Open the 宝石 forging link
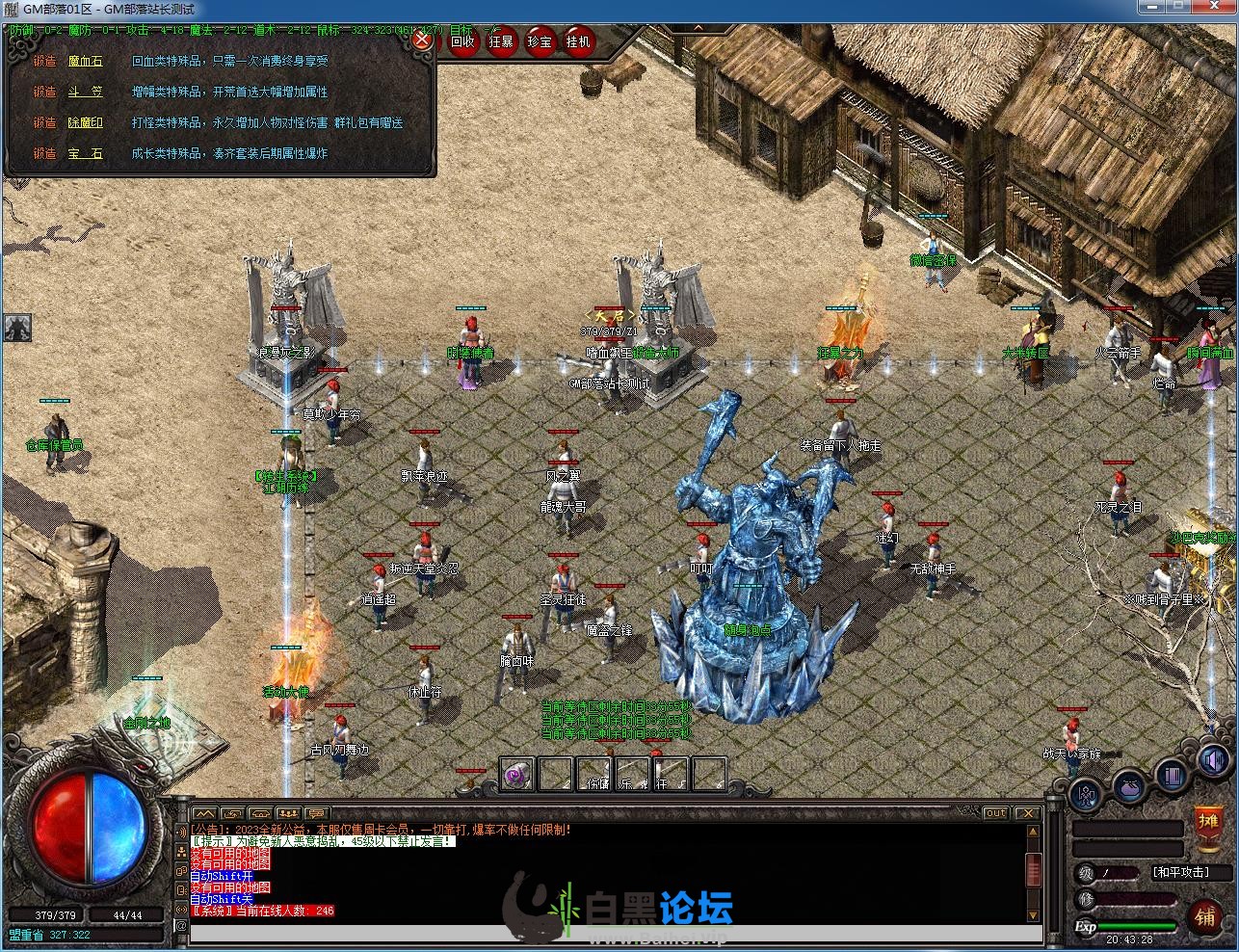Image resolution: width=1239 pixels, height=952 pixels. [85, 154]
